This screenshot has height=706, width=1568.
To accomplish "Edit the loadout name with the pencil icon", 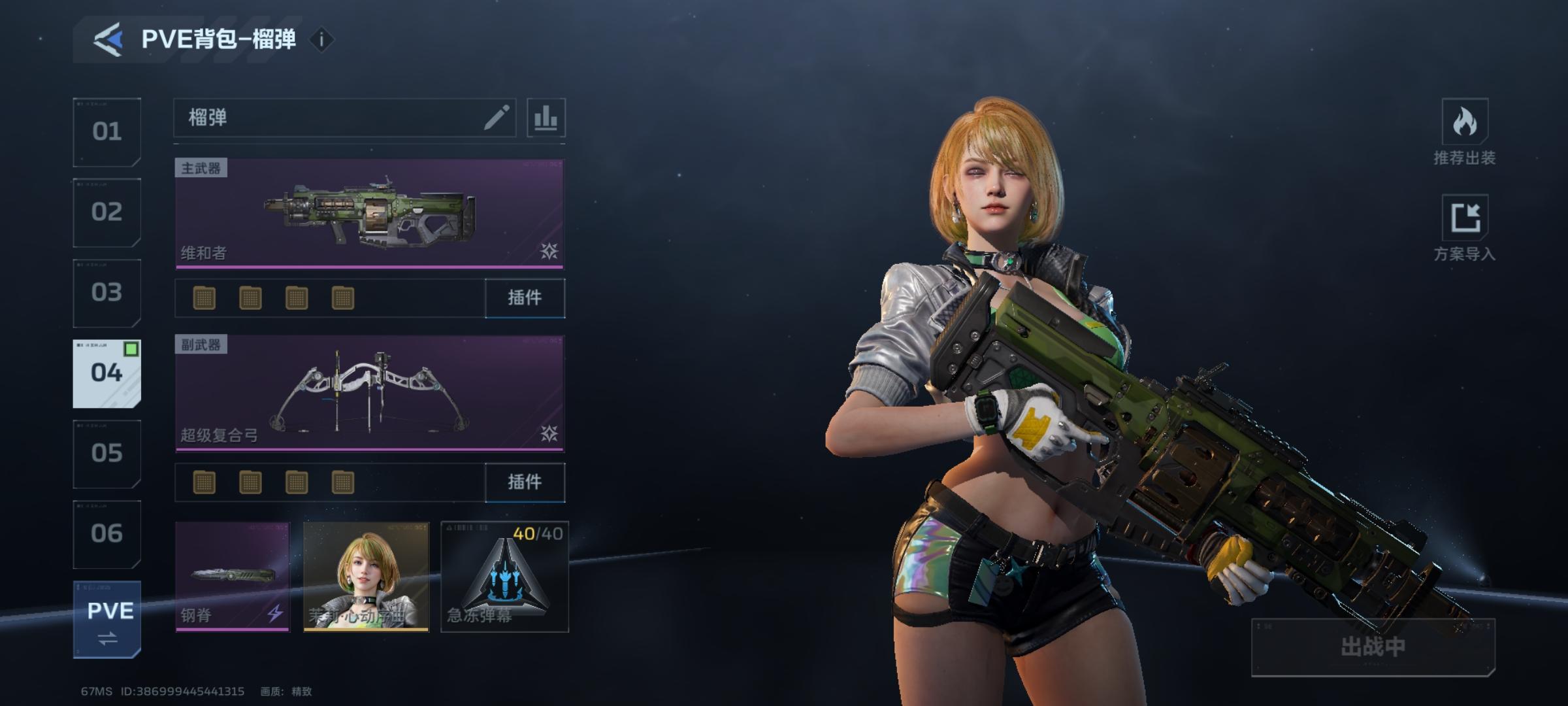I will (496, 118).
